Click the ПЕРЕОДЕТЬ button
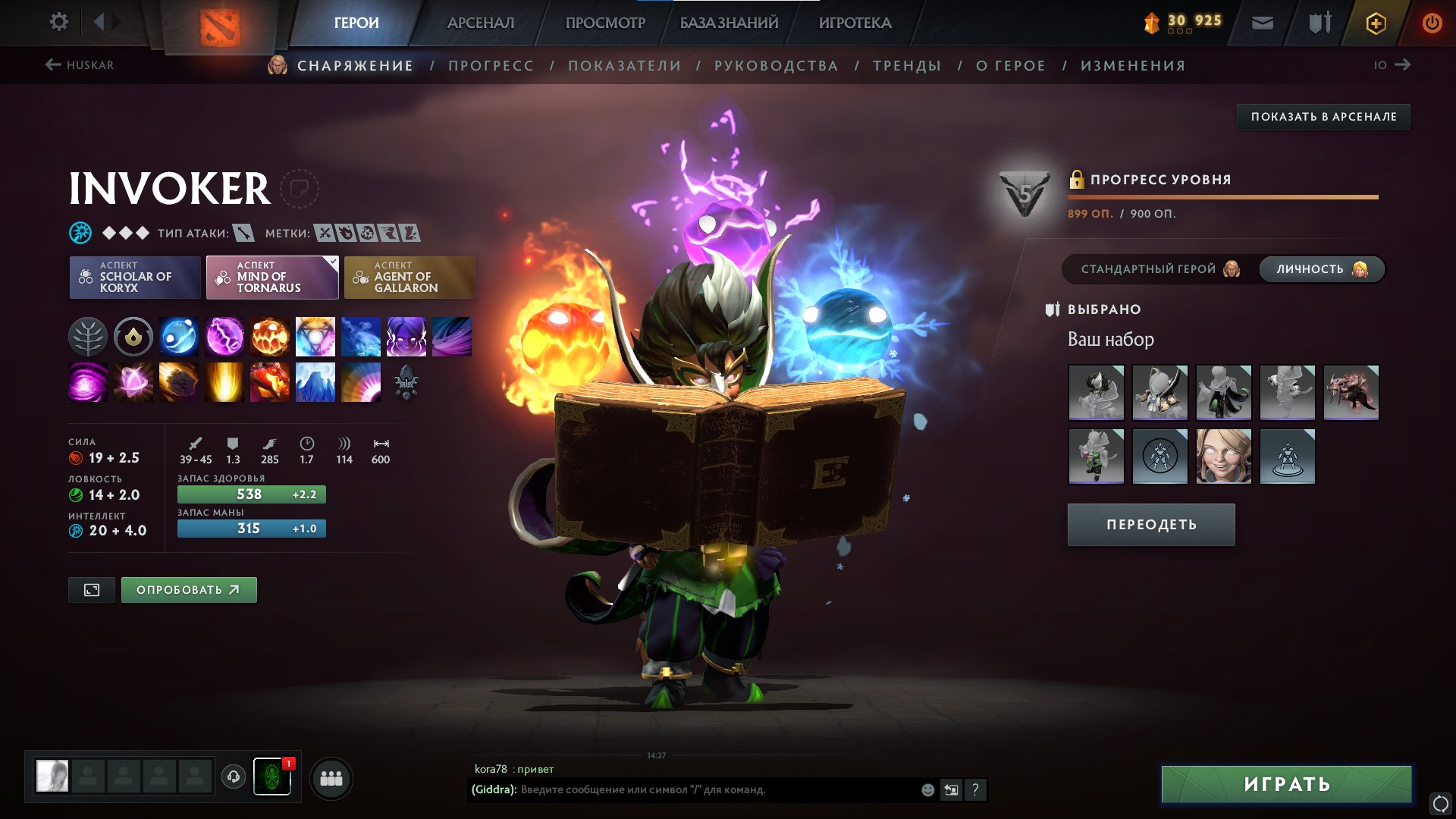 (1150, 524)
